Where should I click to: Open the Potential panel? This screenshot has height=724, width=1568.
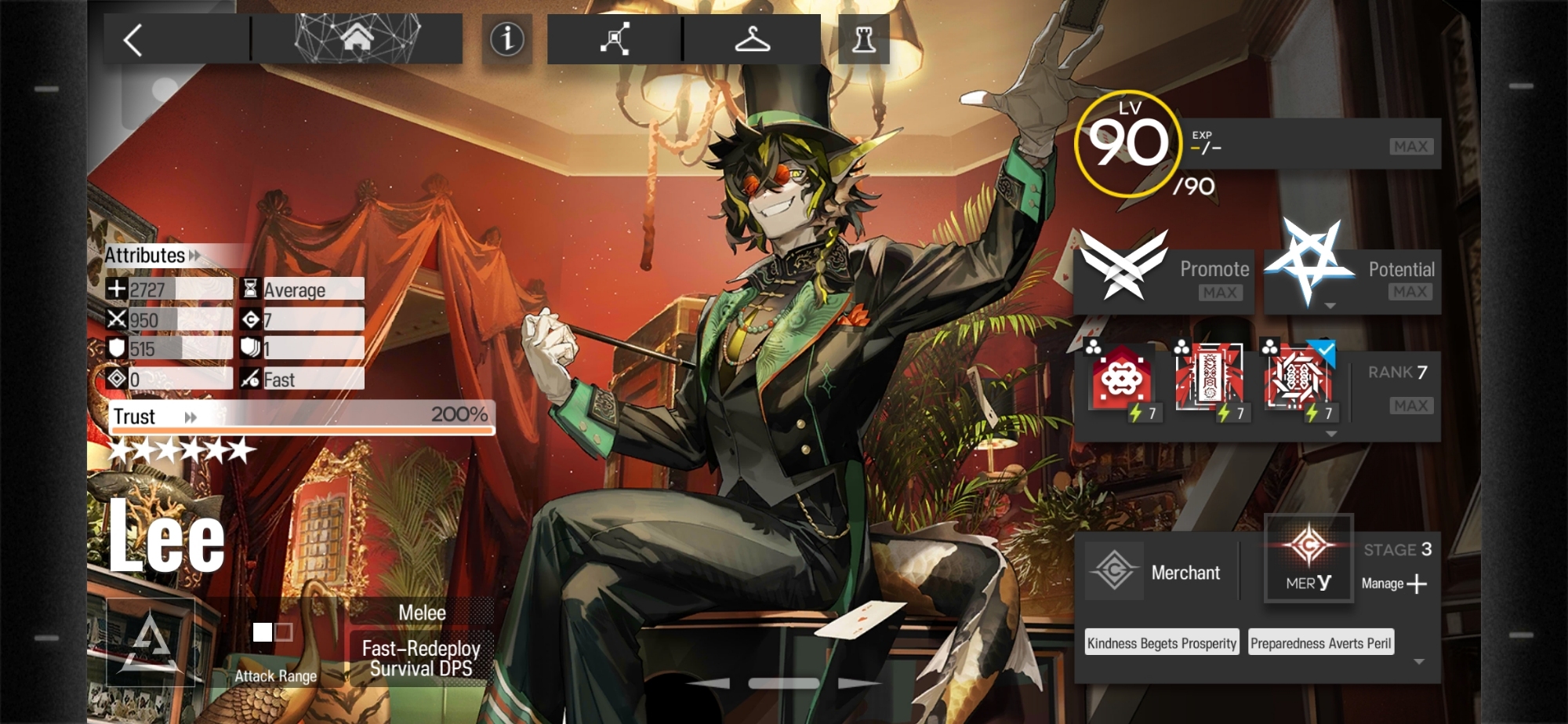[x=1353, y=277]
